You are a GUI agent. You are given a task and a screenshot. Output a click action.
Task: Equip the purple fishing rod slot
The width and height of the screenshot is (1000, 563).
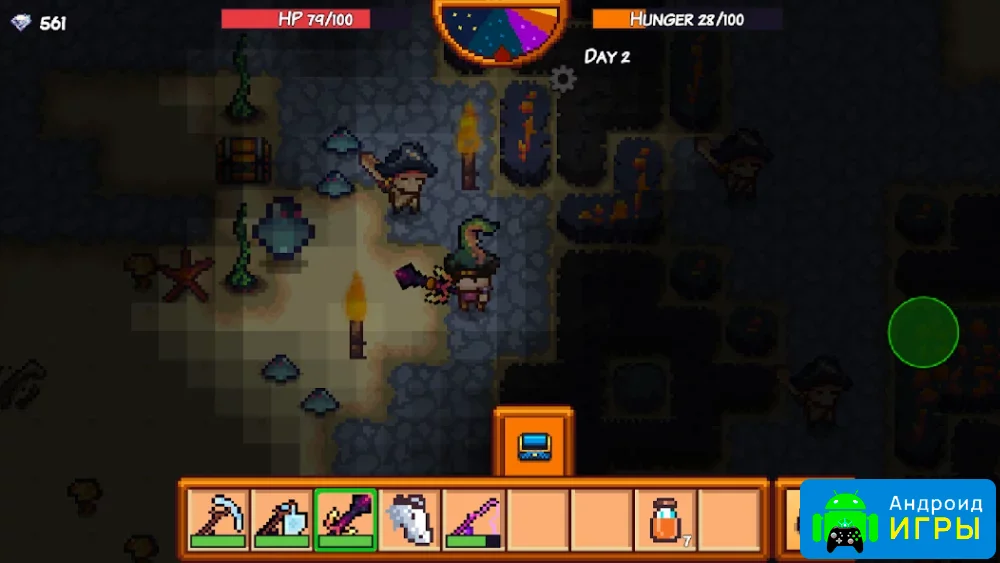(x=473, y=519)
